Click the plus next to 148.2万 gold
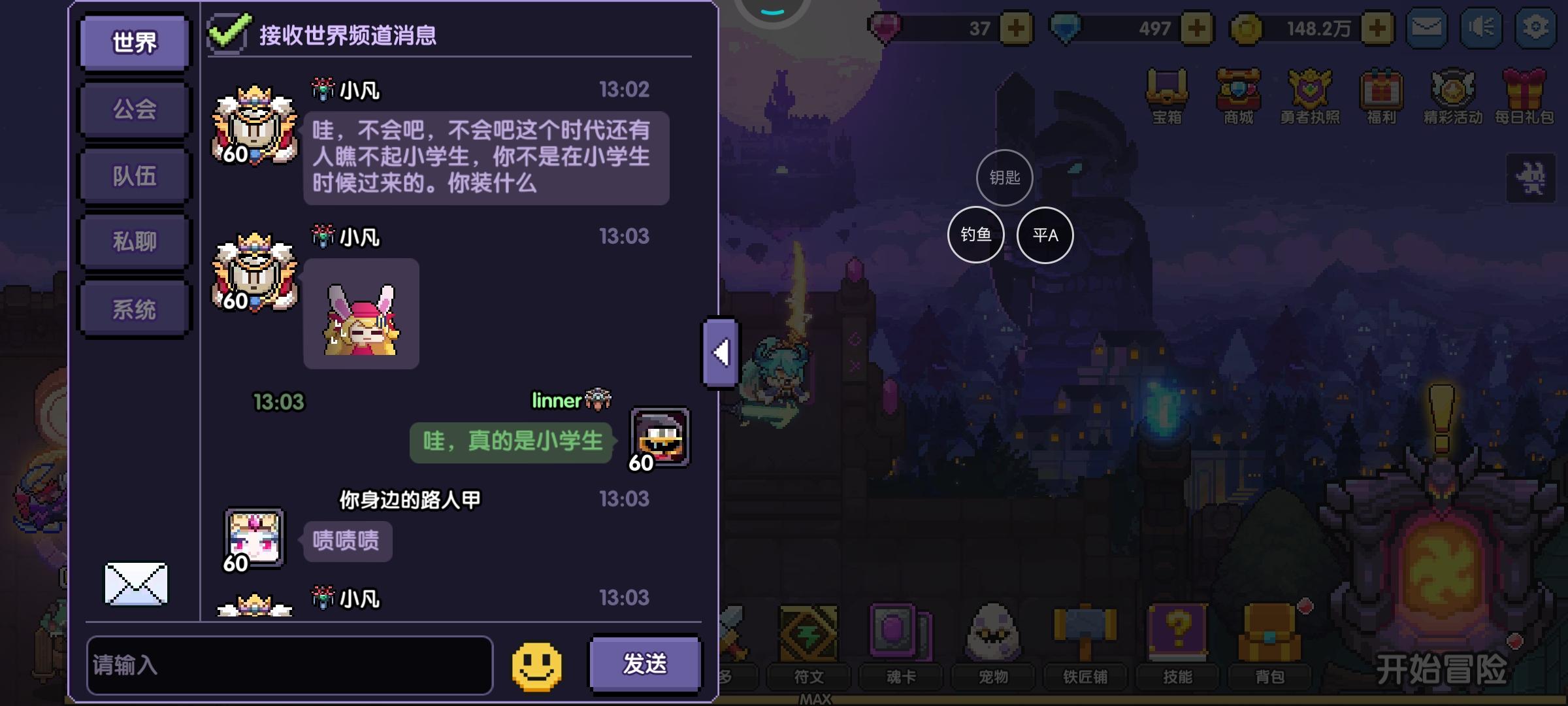 [x=1377, y=27]
